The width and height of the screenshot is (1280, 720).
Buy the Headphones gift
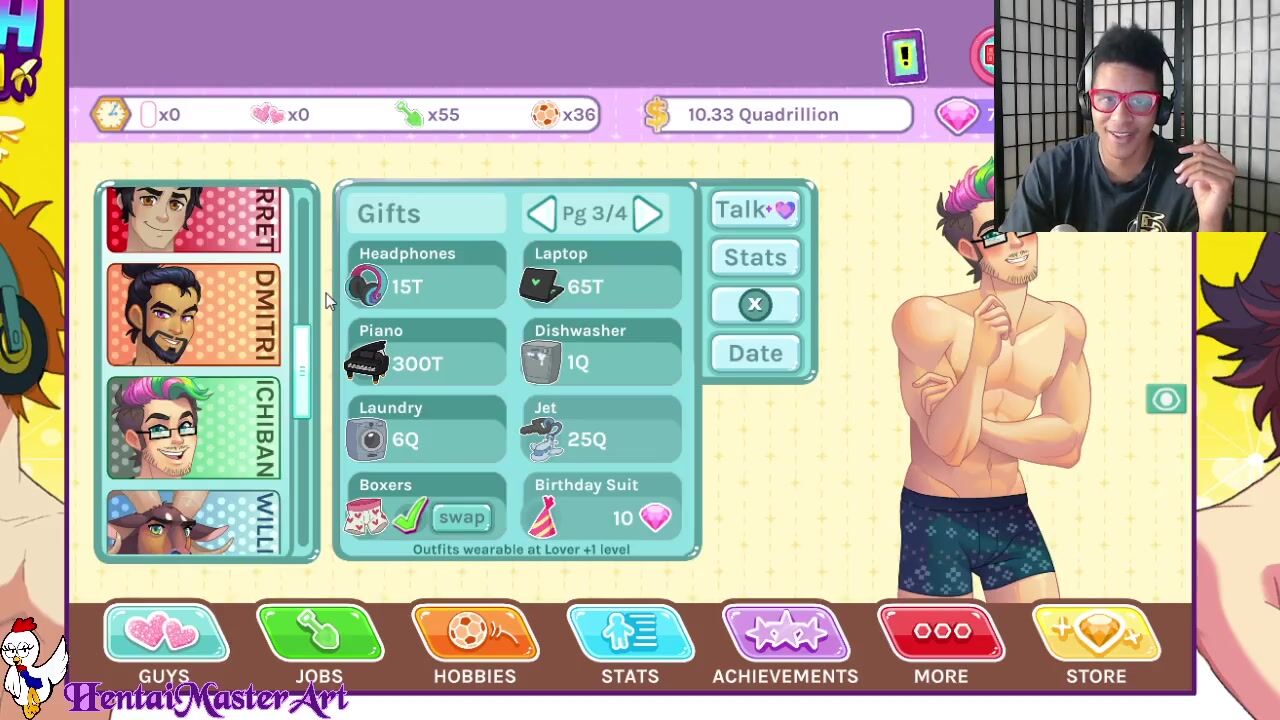[426, 276]
